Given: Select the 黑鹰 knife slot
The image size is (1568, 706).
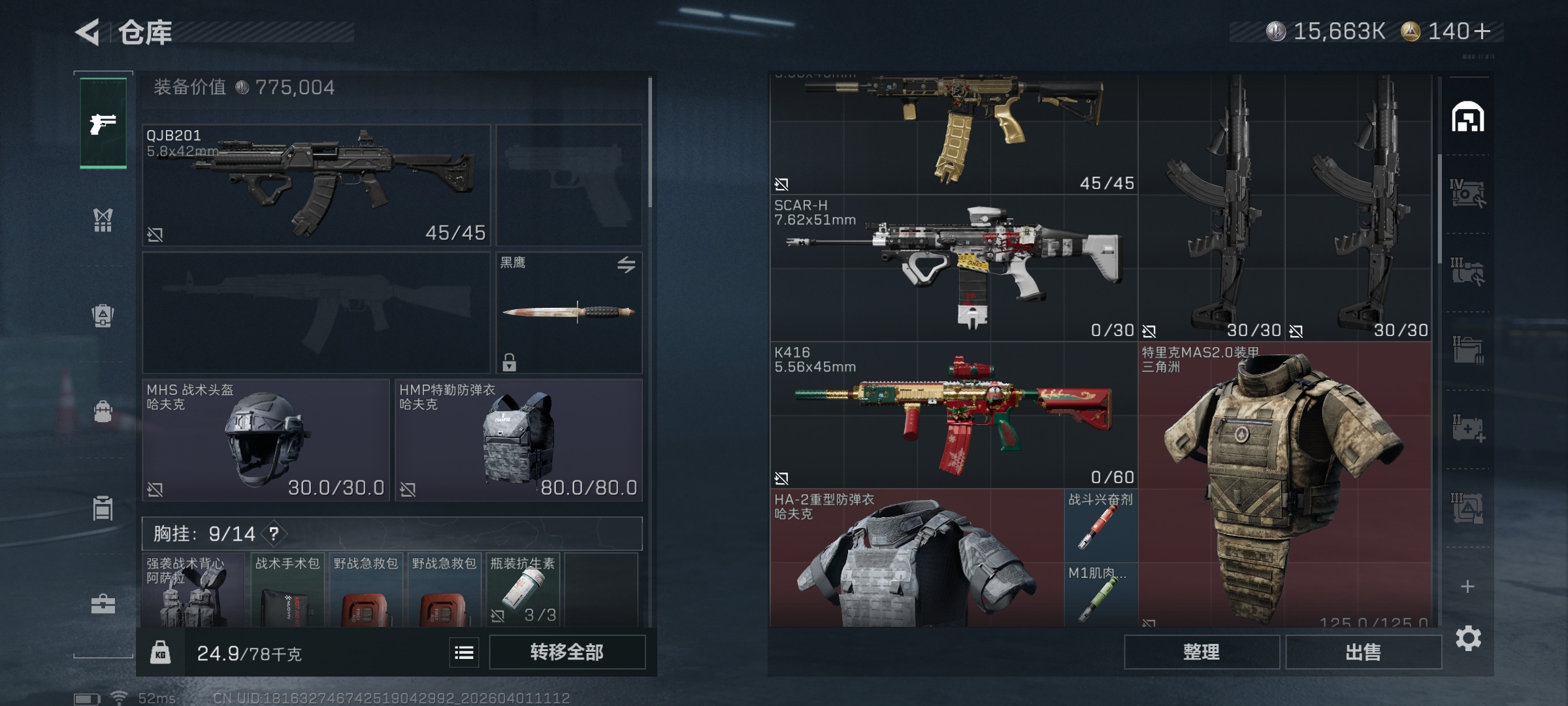Looking at the screenshot, I should point(568,312).
